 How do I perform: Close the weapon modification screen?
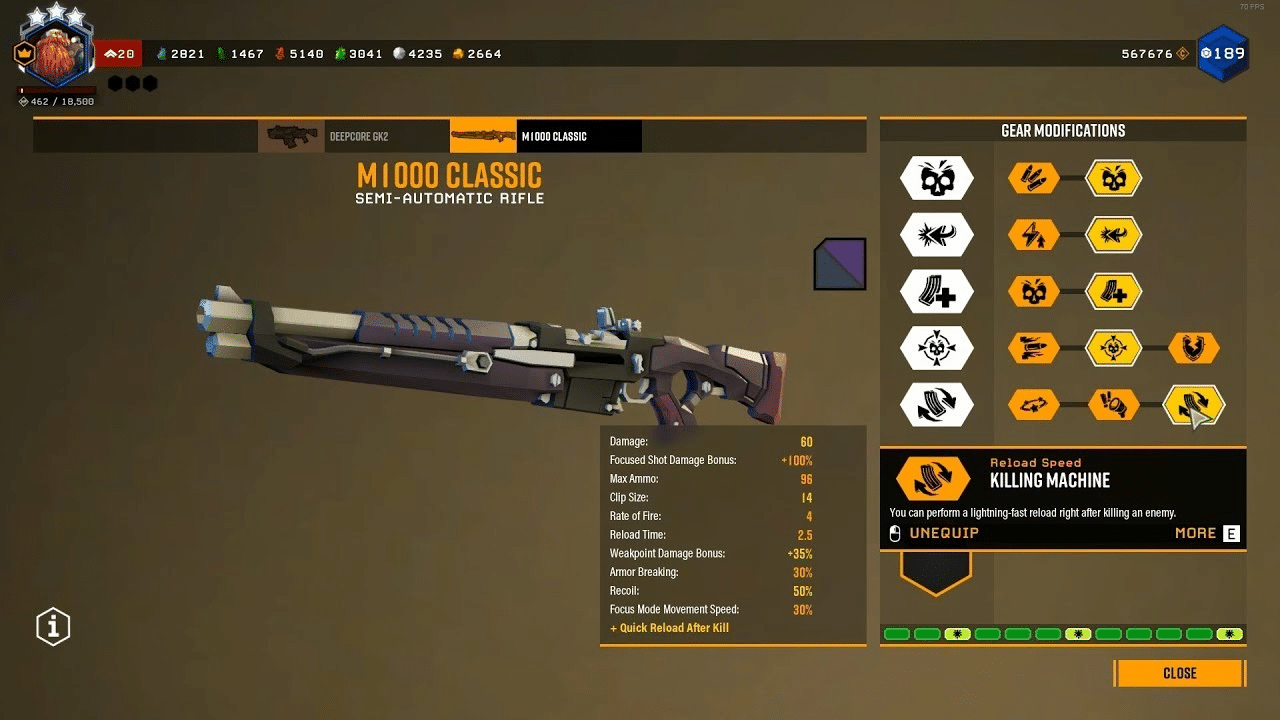coord(1179,673)
